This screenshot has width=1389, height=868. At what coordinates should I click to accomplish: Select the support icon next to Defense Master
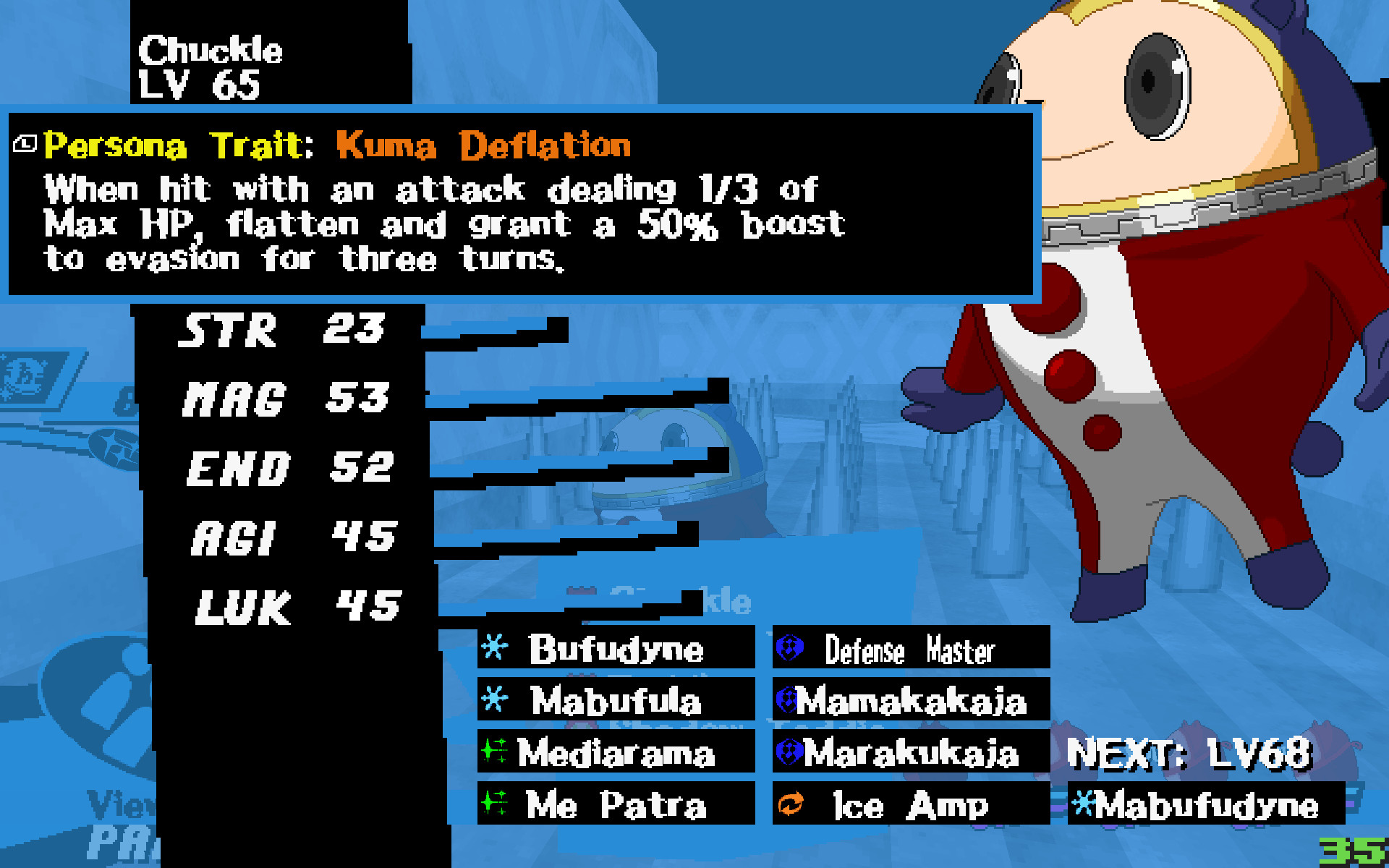[789, 649]
